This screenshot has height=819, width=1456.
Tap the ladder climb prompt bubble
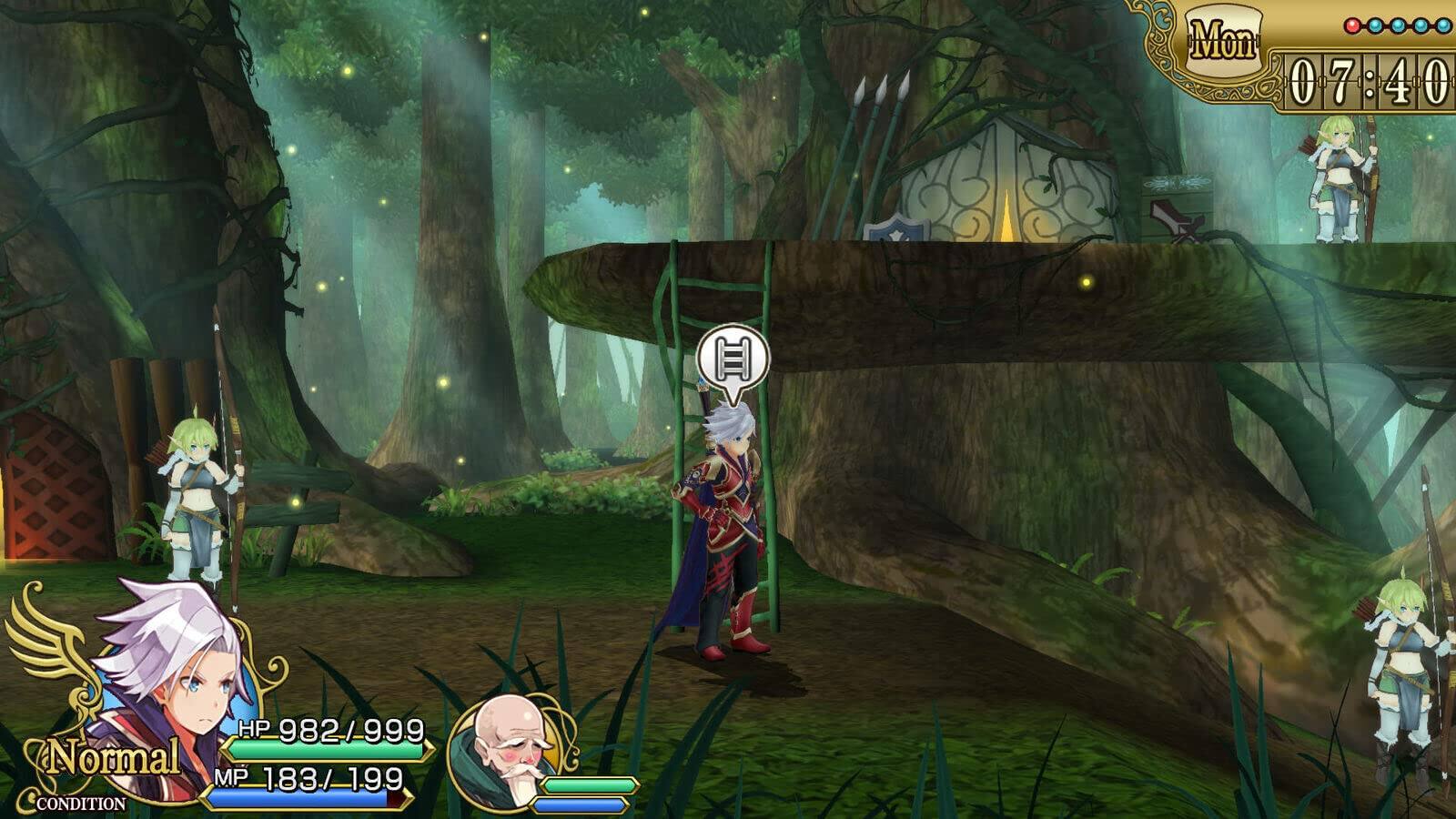[x=733, y=359]
